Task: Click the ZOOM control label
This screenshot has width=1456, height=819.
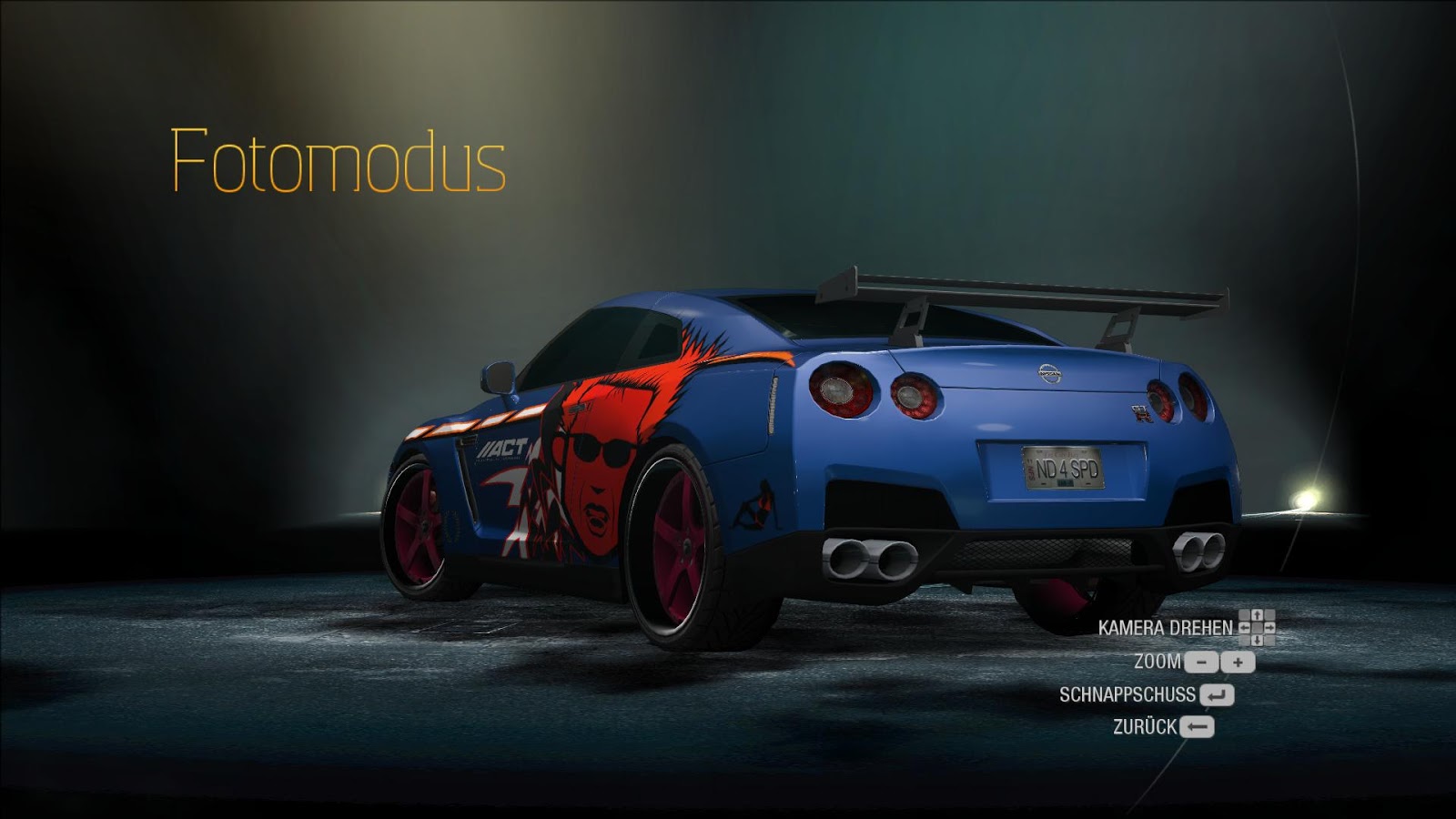Action: (x=1158, y=662)
